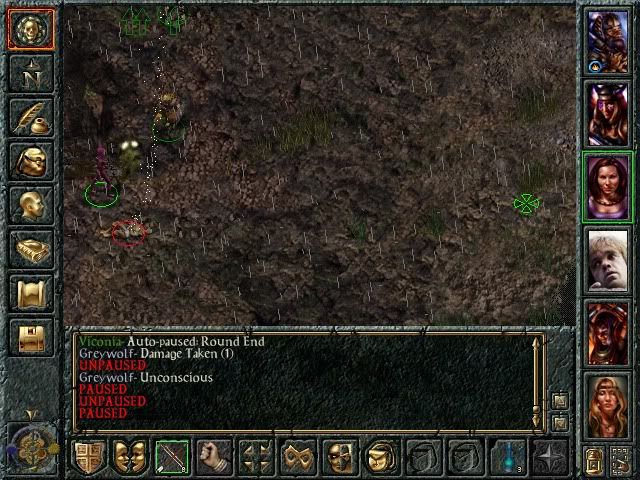Activate the Guard shield action

pyautogui.click(x=89, y=456)
